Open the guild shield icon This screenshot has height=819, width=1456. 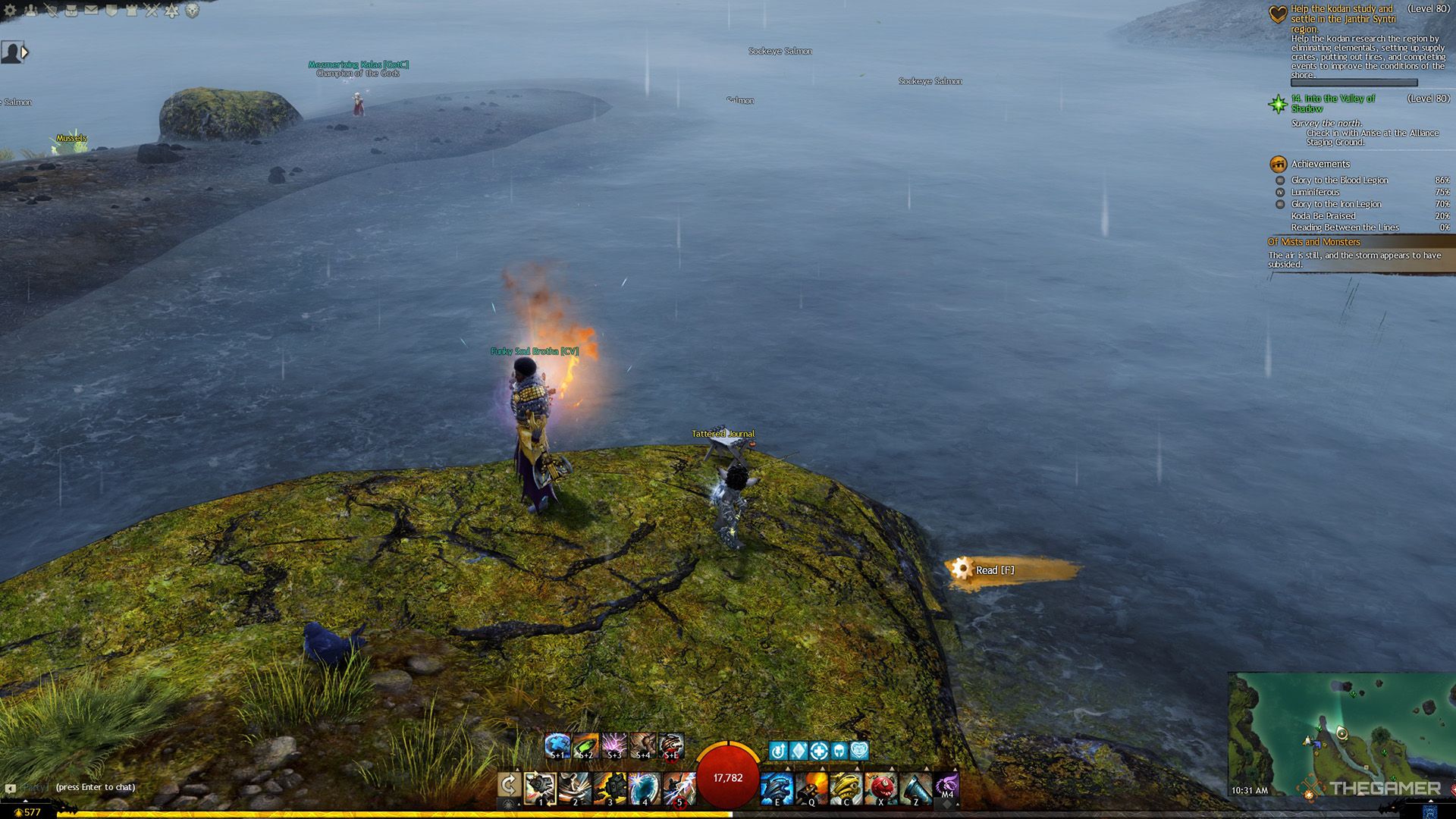tap(111, 11)
